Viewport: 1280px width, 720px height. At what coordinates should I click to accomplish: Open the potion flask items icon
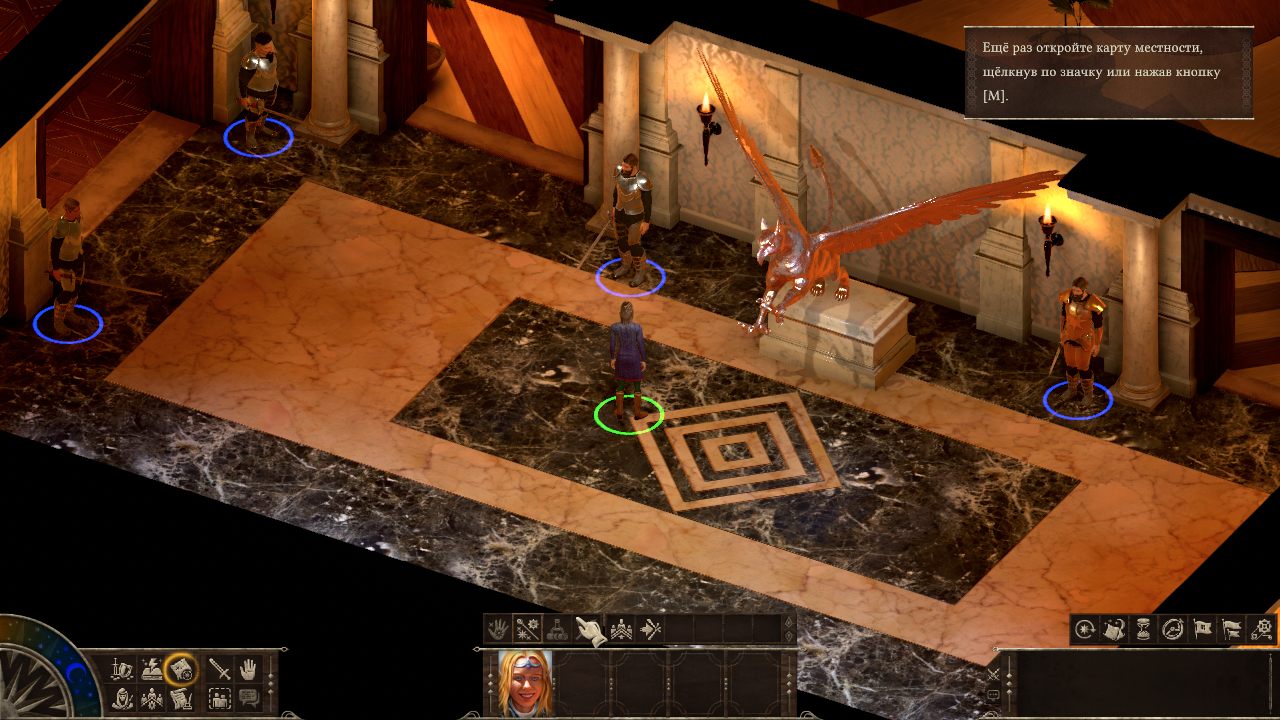pyautogui.click(x=558, y=629)
